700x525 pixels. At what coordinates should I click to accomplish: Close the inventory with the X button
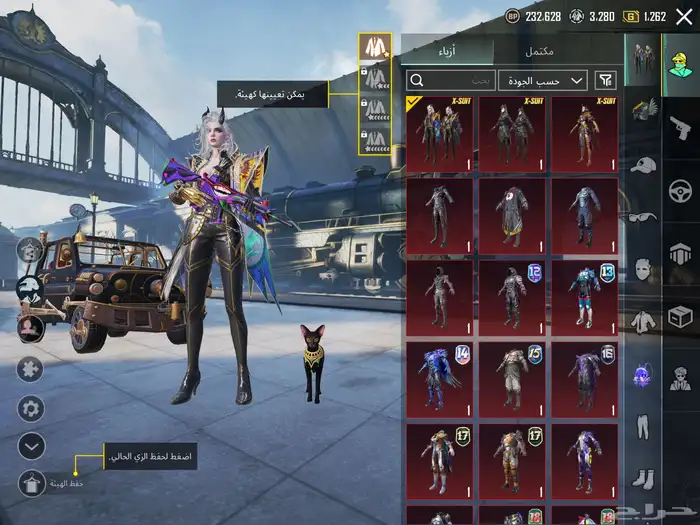click(x=685, y=17)
